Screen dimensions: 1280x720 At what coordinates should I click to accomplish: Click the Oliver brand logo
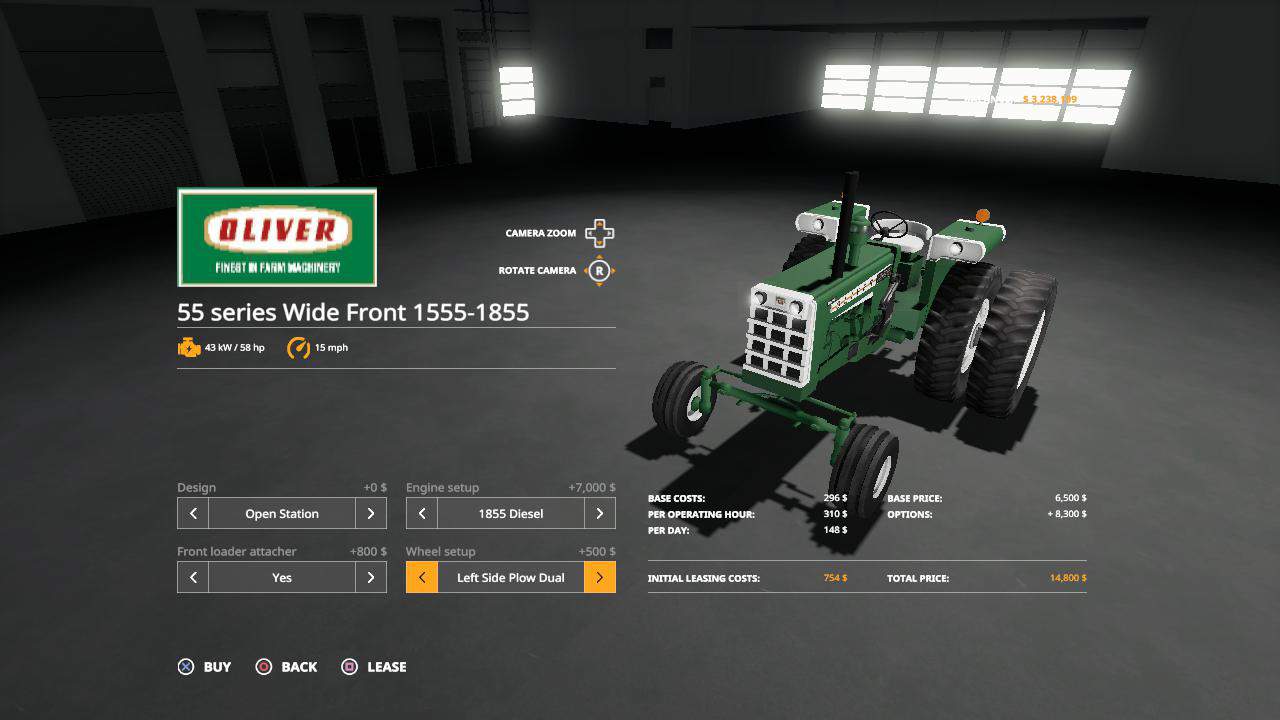click(277, 237)
